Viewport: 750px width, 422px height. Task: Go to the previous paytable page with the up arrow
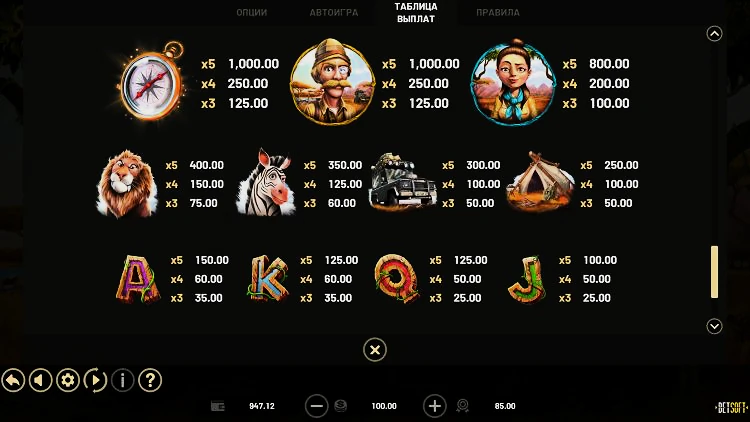coord(714,33)
